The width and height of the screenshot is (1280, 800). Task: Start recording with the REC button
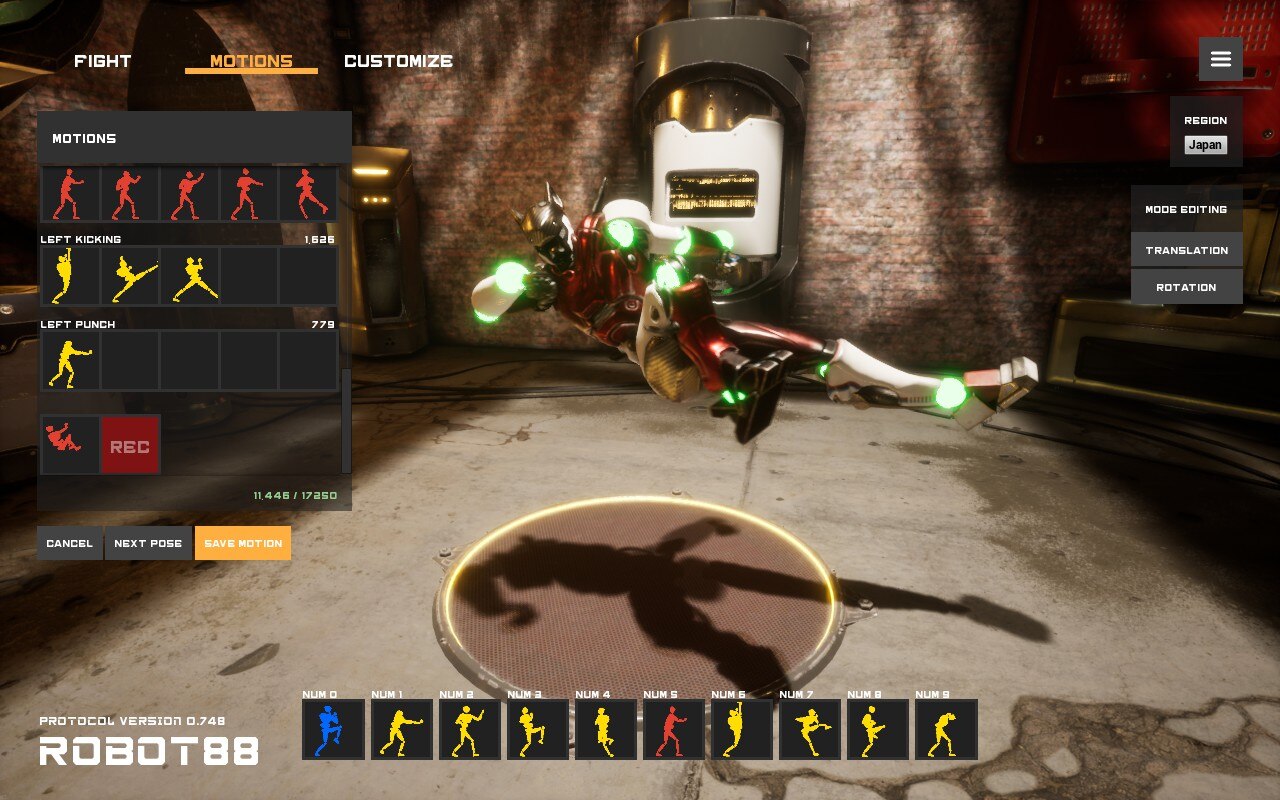pos(130,445)
